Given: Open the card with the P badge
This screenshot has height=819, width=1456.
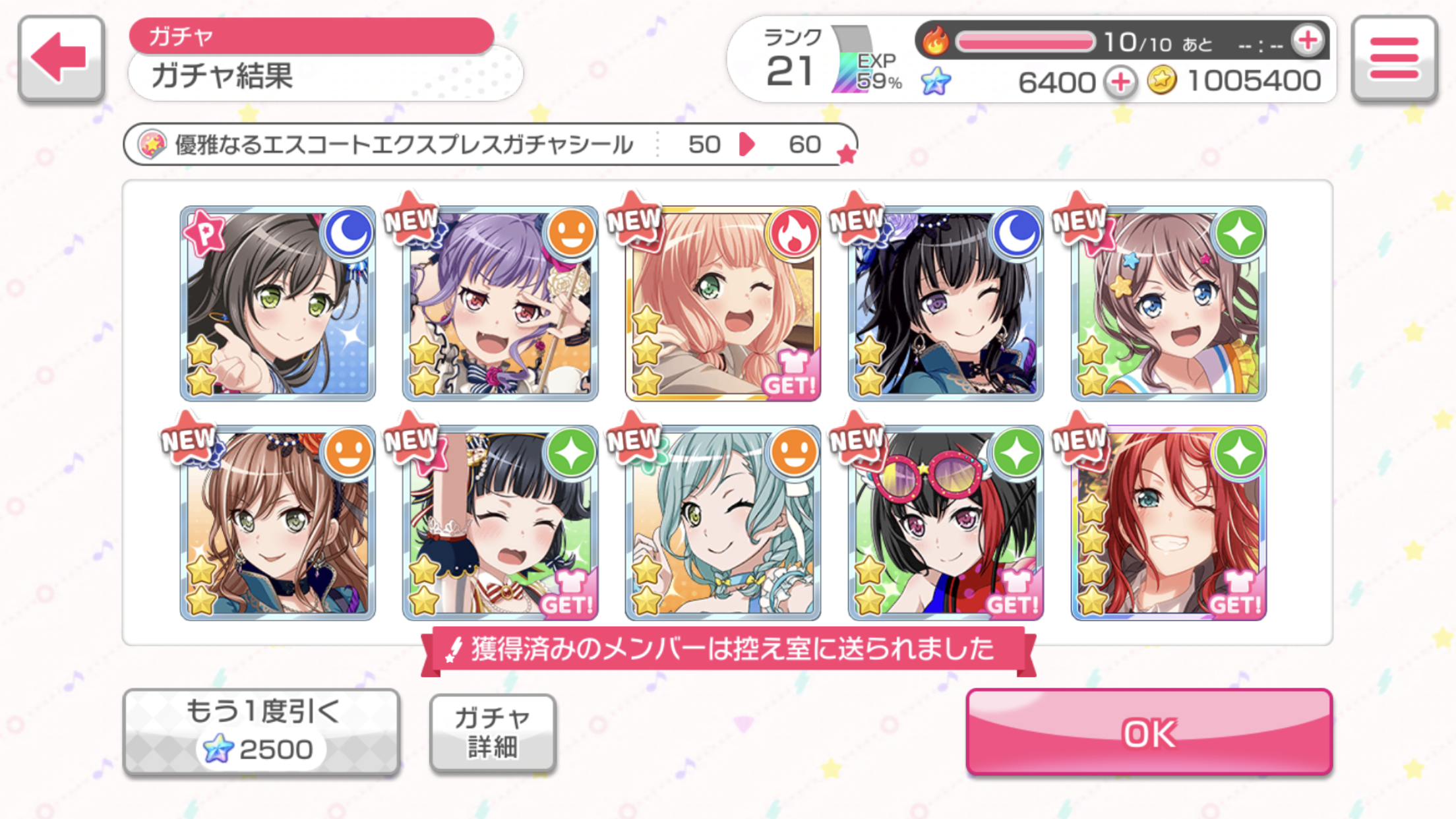Looking at the screenshot, I should tap(278, 303).
